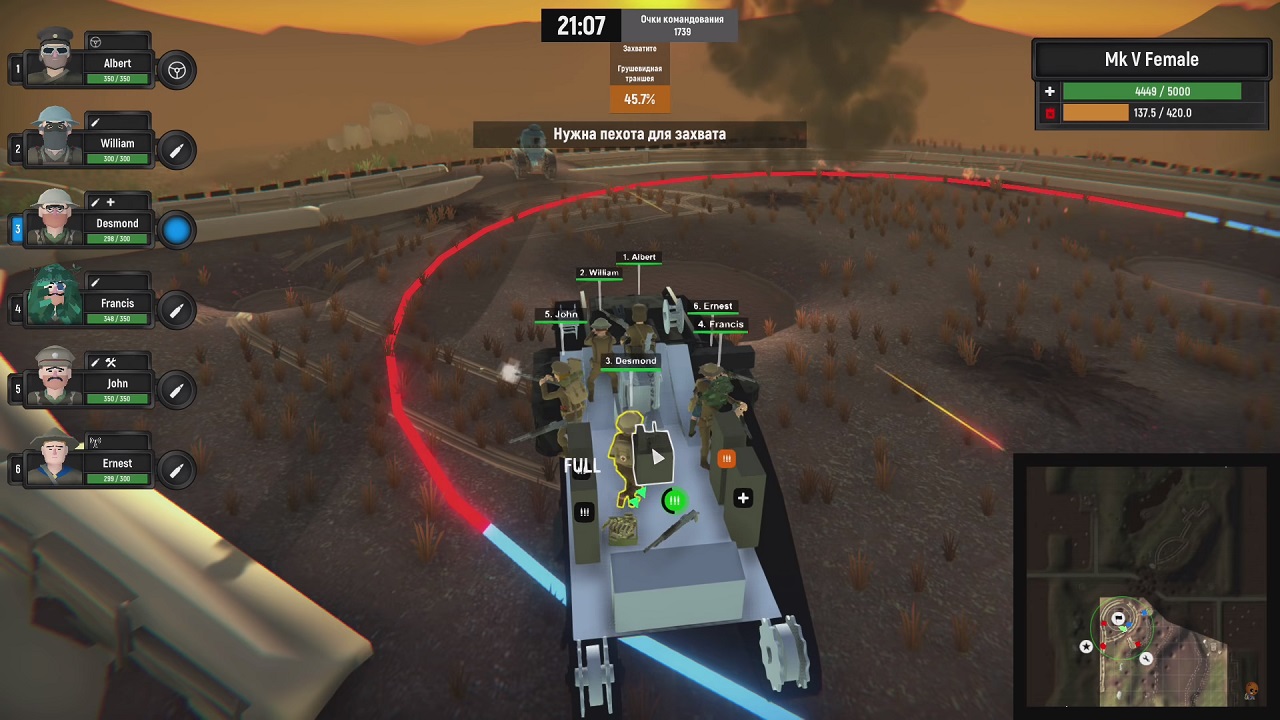
Task: Activate Desmond's blue circle button
Action: [177, 230]
